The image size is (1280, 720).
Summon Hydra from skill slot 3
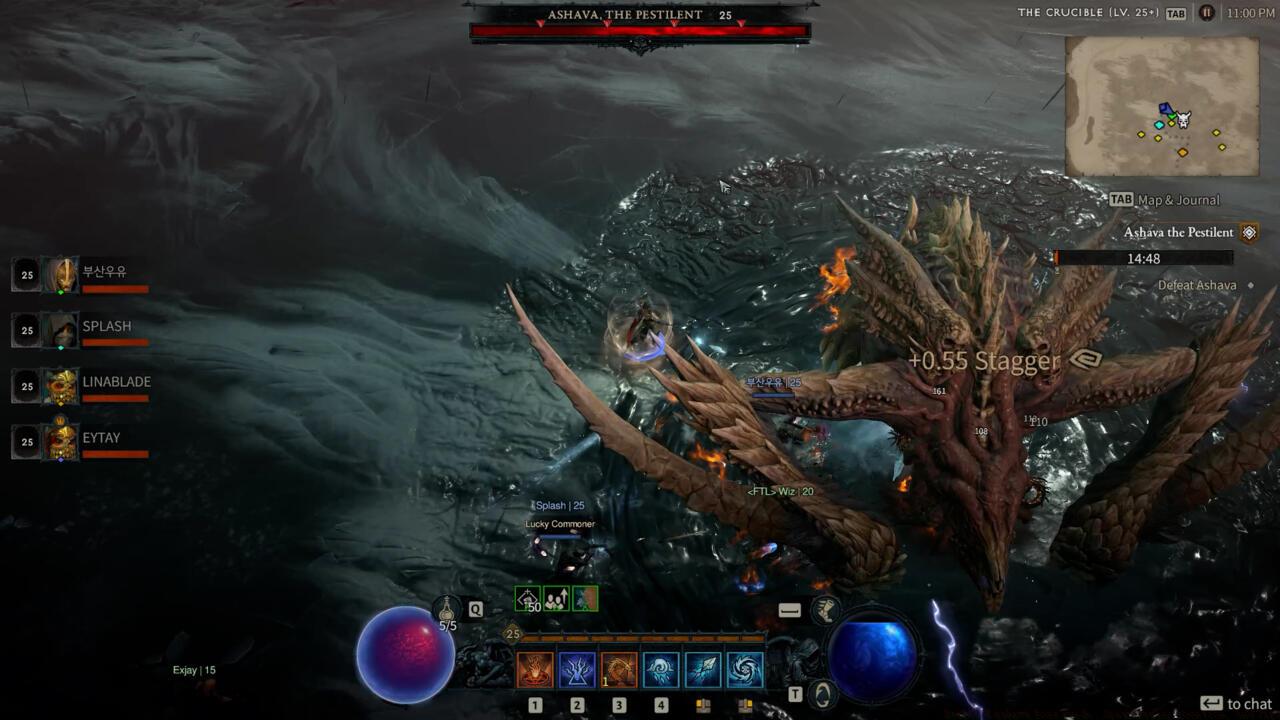point(618,669)
